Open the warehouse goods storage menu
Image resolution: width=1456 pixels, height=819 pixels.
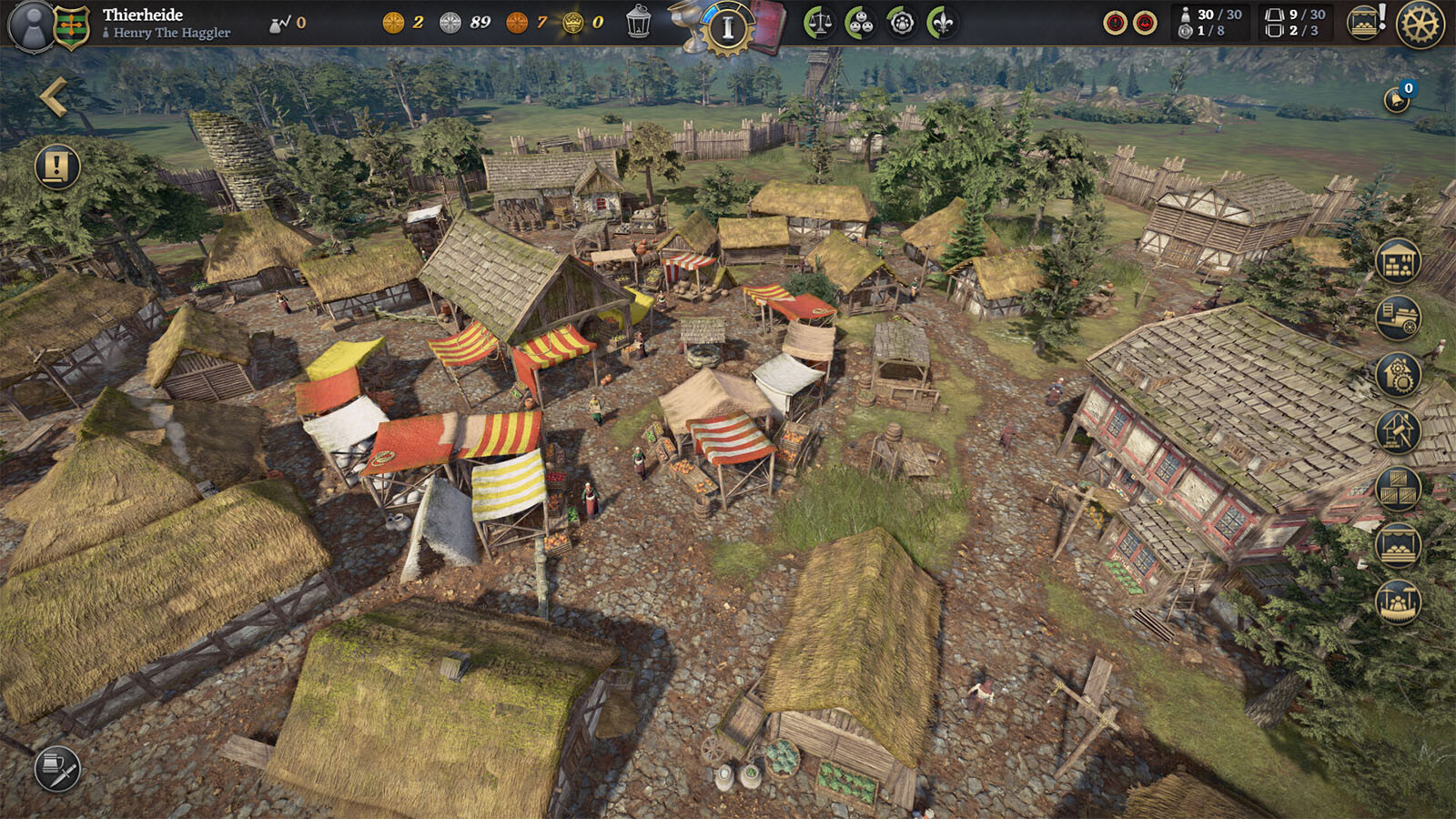(x=1398, y=262)
